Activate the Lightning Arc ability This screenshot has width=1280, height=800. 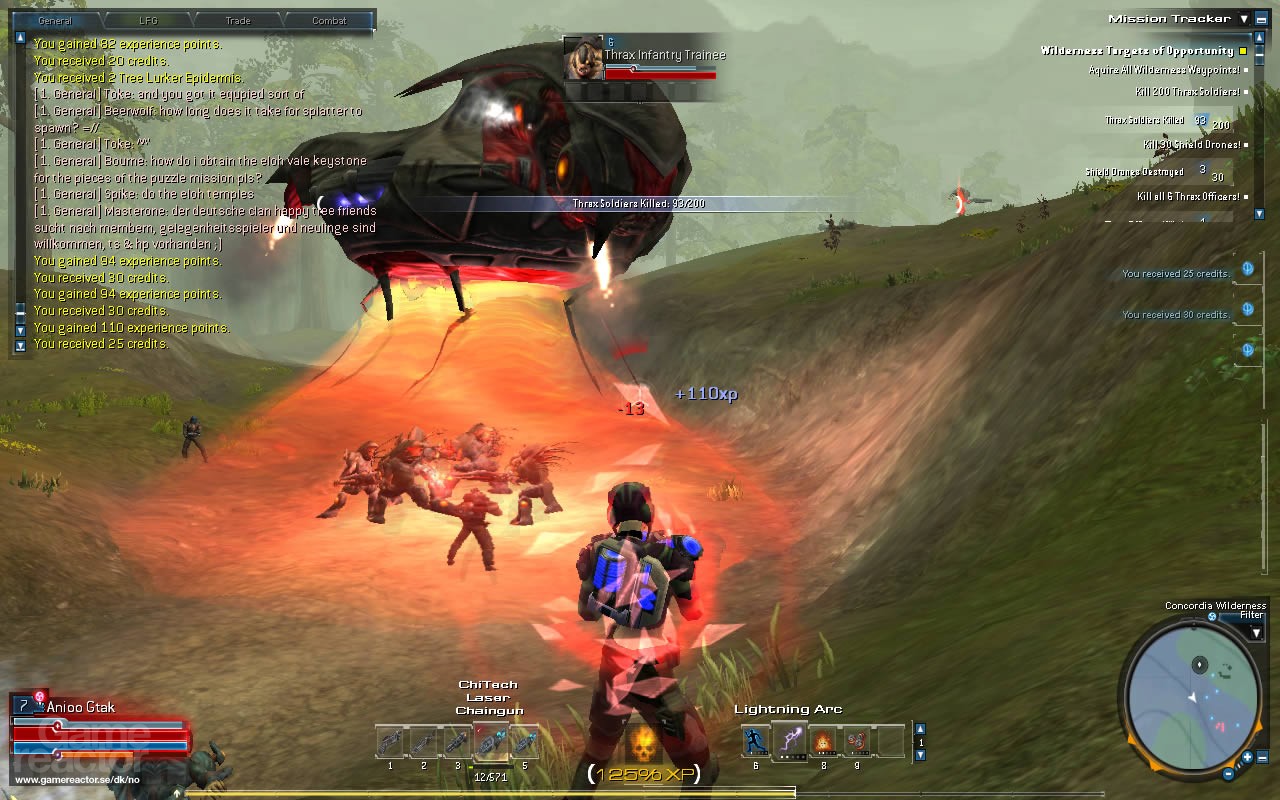coord(790,741)
